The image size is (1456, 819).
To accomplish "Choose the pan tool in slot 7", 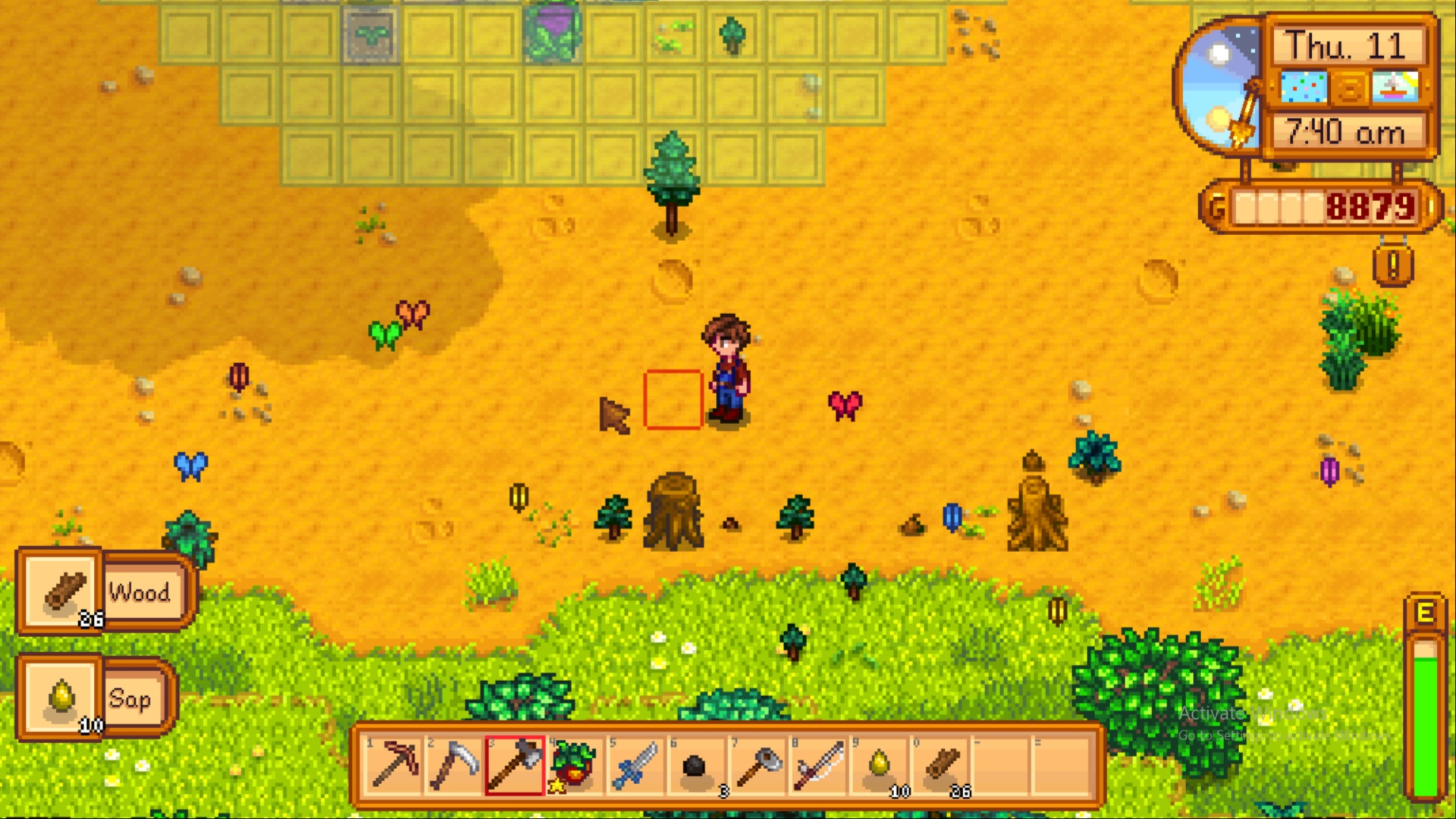I will [x=757, y=766].
